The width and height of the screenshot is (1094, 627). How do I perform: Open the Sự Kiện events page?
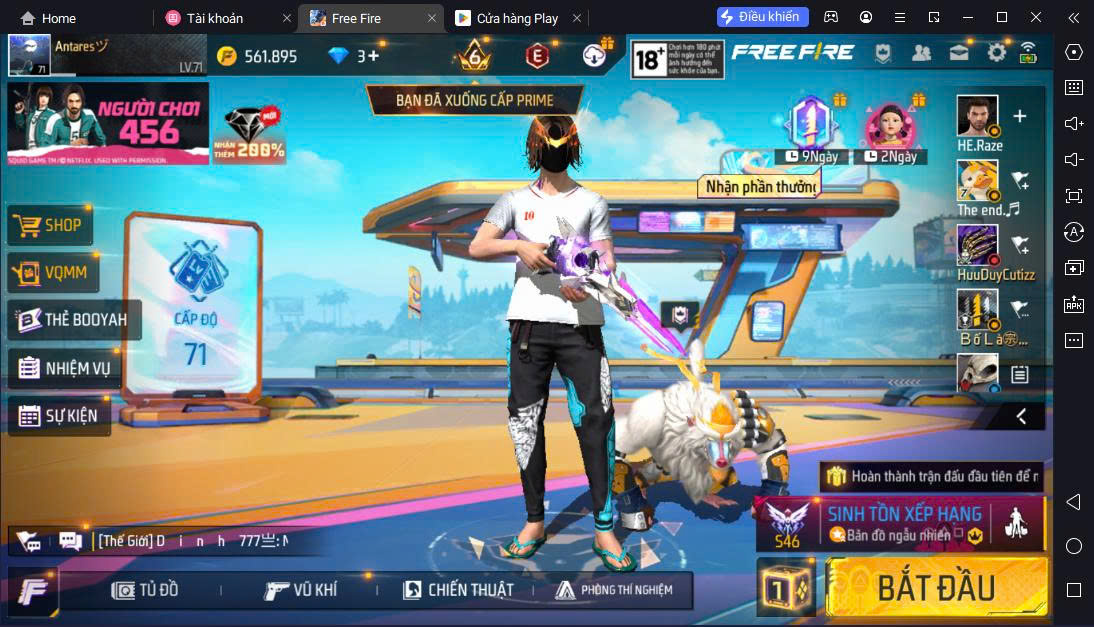[58, 415]
